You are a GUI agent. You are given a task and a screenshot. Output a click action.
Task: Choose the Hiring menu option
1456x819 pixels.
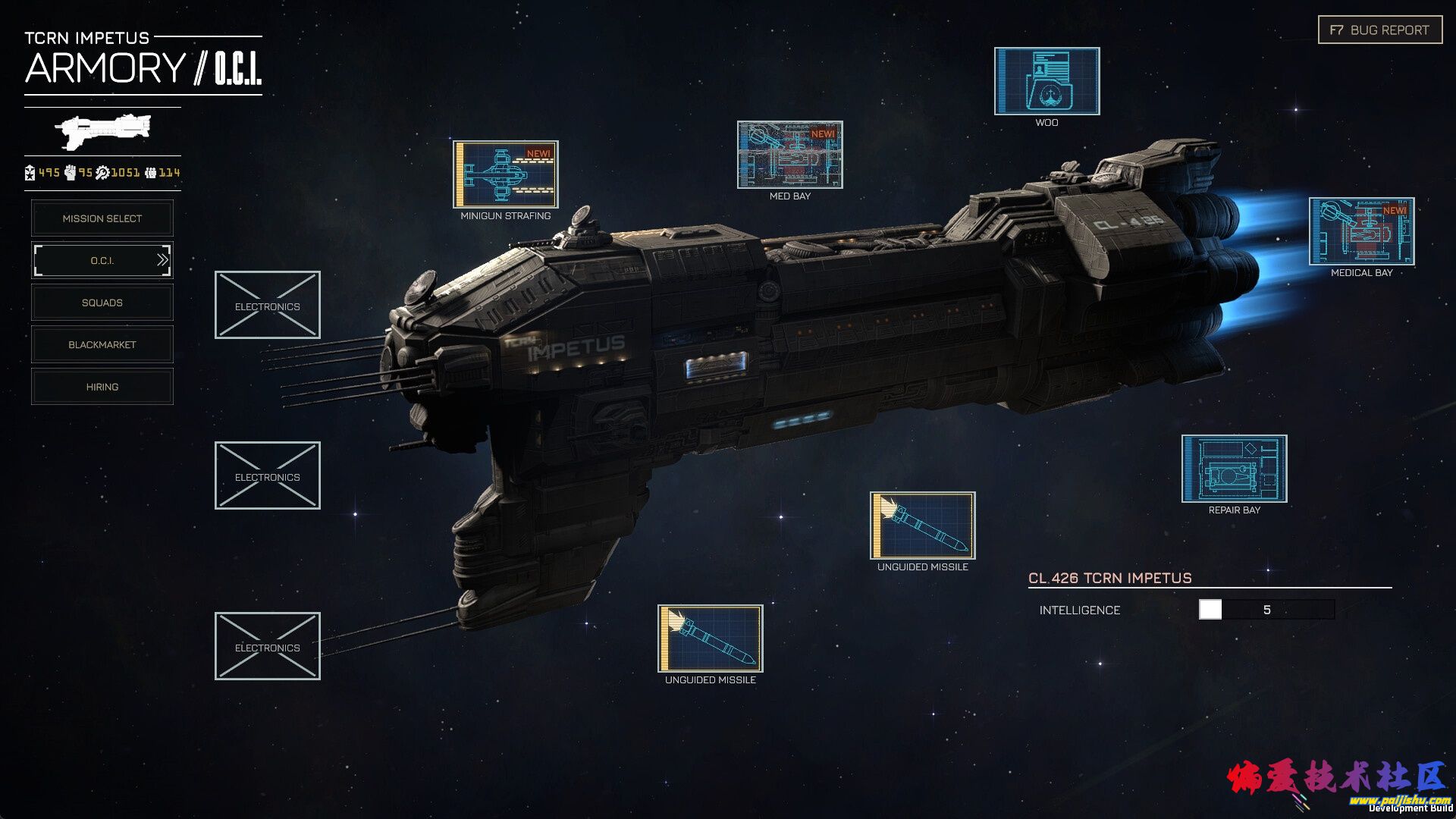pos(102,387)
